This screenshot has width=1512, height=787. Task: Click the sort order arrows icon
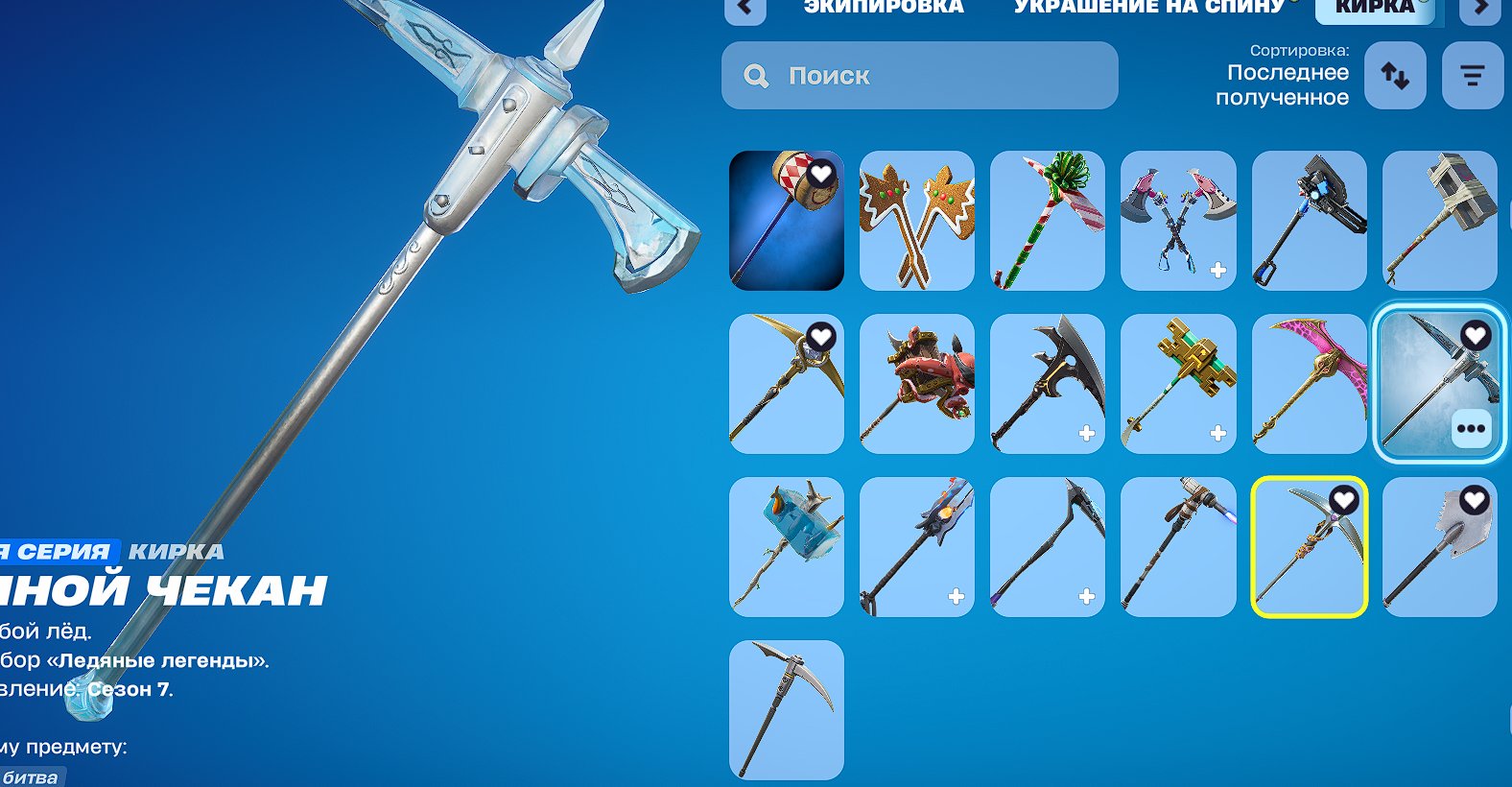tap(1394, 76)
